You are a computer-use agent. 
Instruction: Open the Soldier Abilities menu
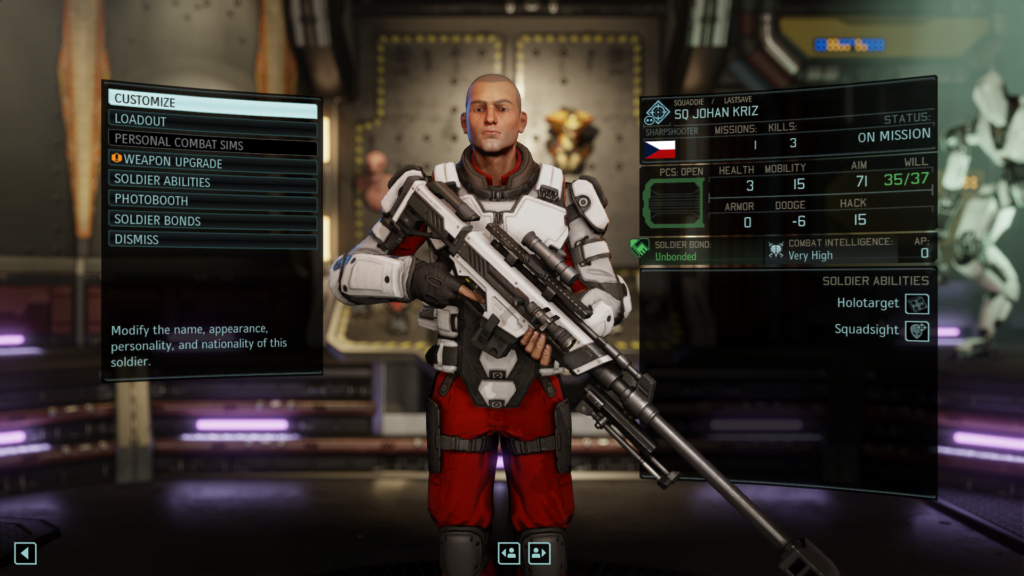[x=212, y=181]
